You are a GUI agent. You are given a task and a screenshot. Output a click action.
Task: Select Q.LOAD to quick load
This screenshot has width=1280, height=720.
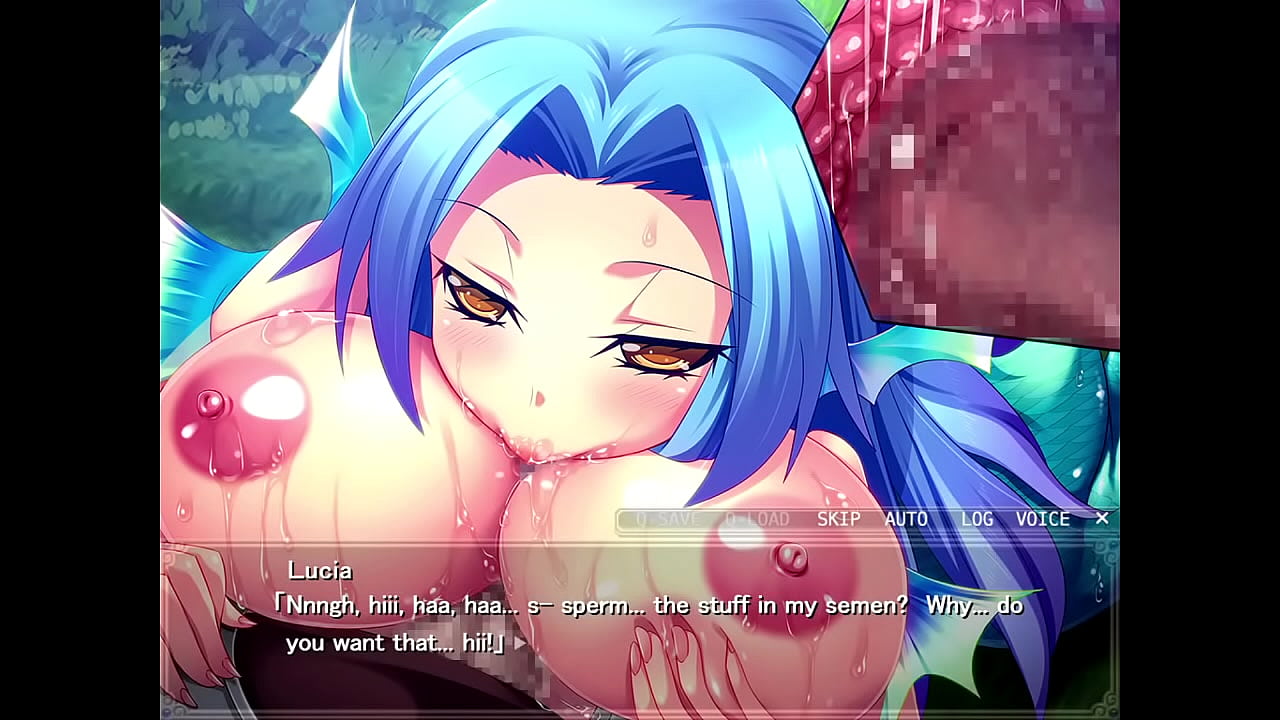(757, 519)
